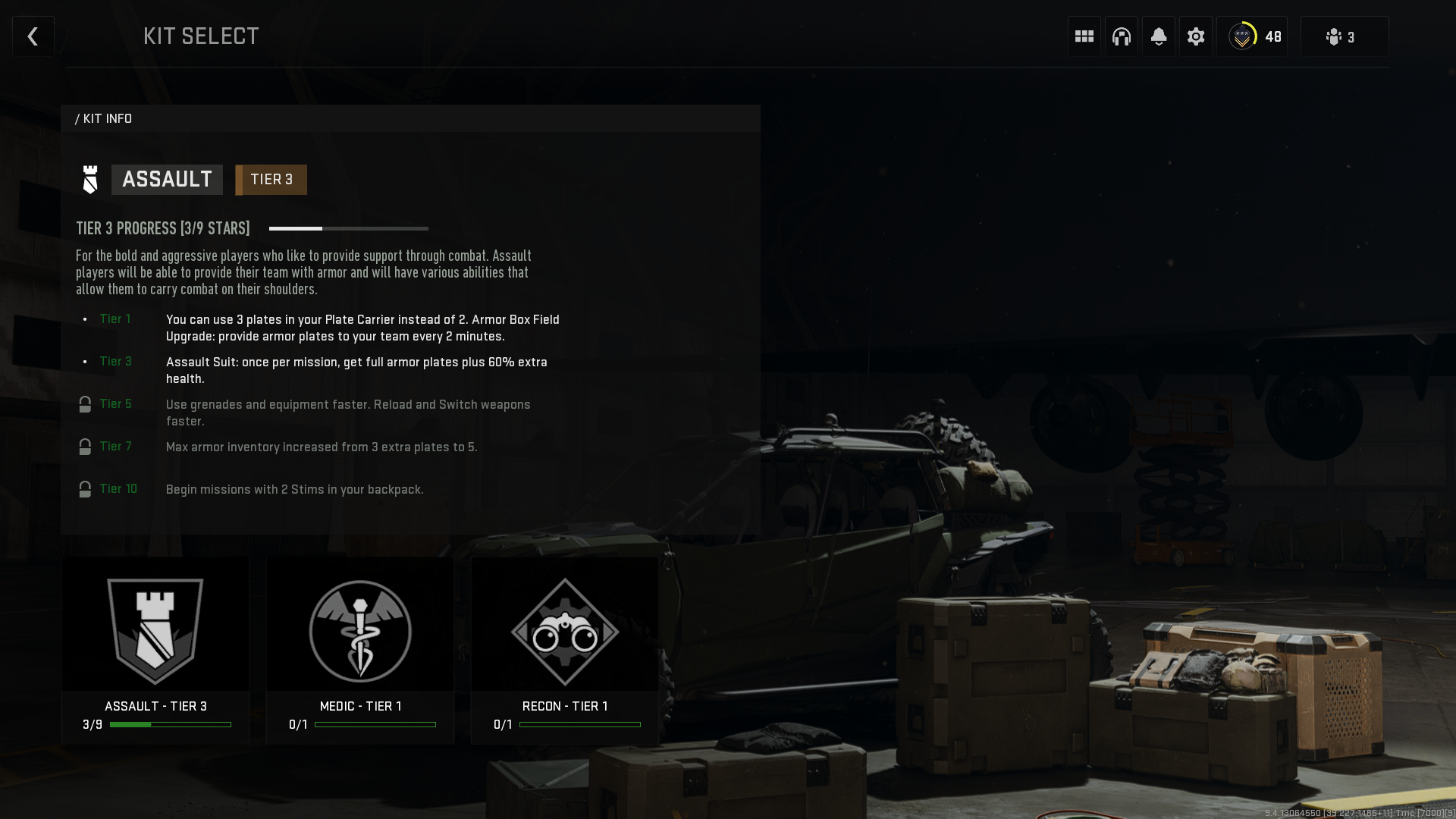Click the headphones audio channels icon
This screenshot has height=819, width=1456.
point(1121,36)
